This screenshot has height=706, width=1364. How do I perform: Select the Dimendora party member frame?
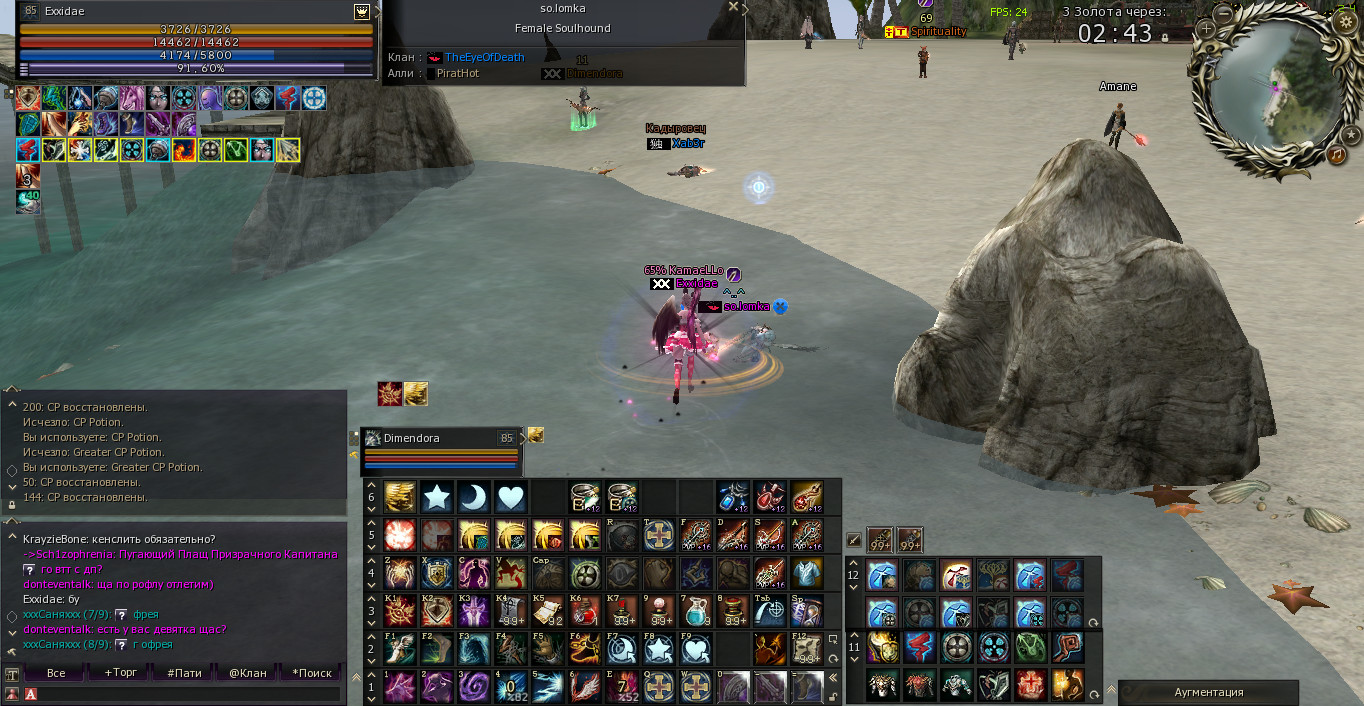pyautogui.click(x=440, y=450)
